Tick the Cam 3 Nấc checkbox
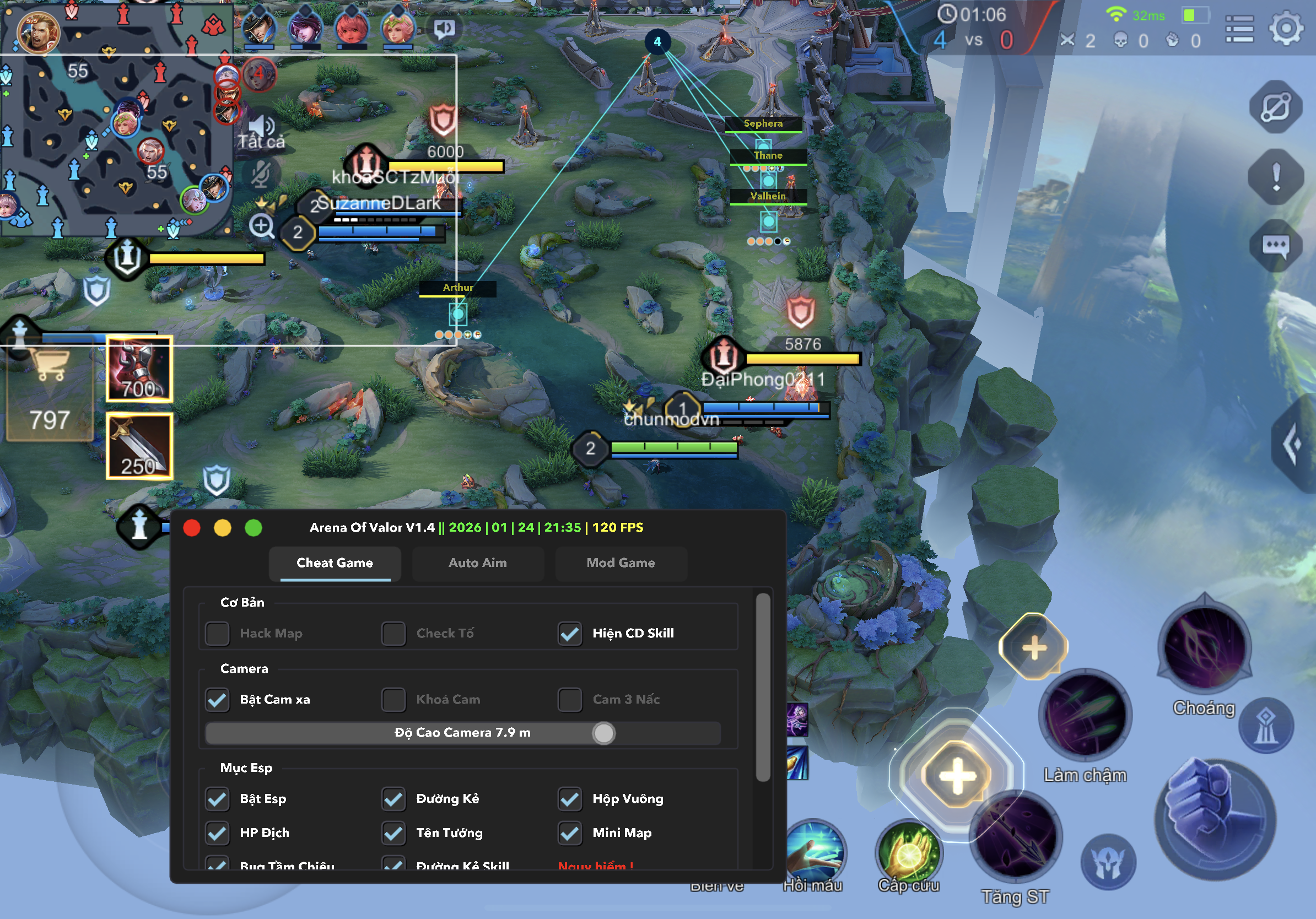The width and height of the screenshot is (1316, 919). tap(570, 700)
